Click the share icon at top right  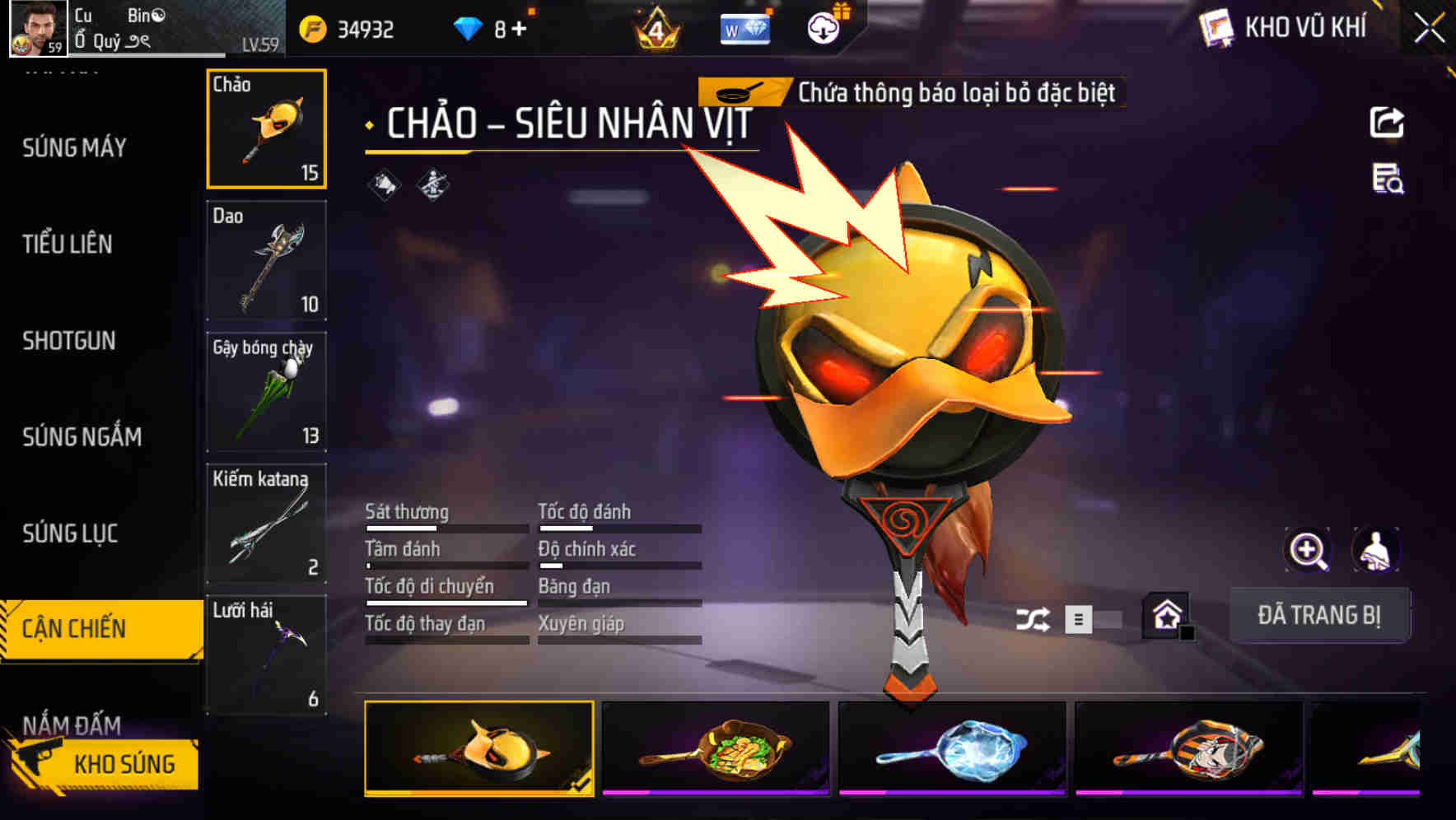[x=1388, y=122]
